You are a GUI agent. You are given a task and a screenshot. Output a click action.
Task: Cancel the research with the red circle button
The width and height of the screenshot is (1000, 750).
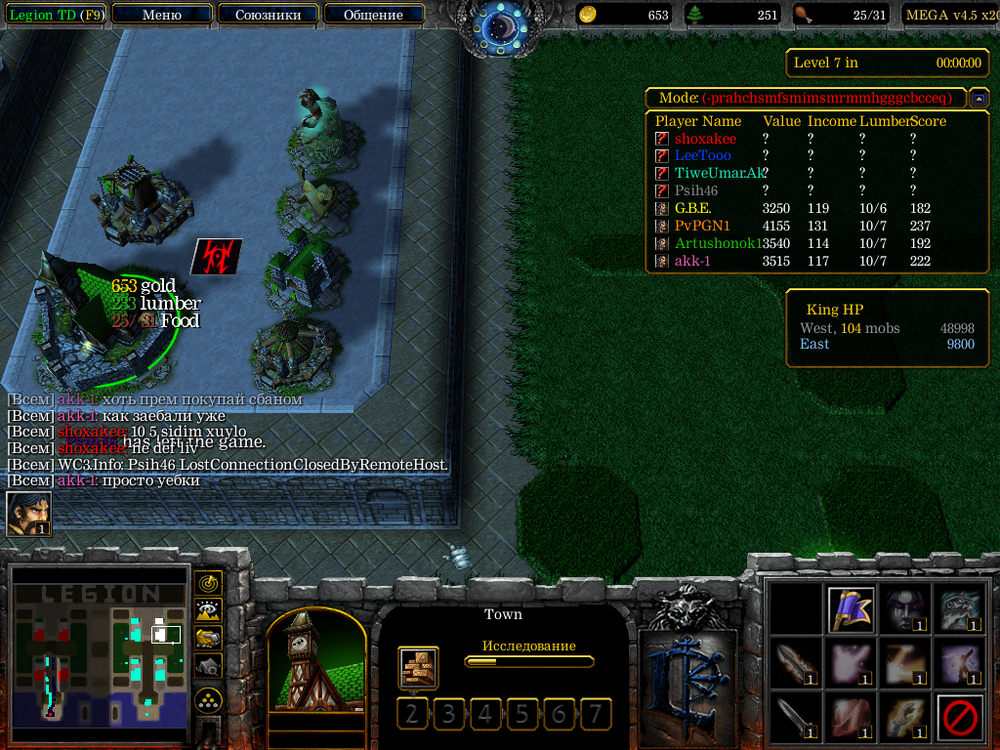pos(960,717)
